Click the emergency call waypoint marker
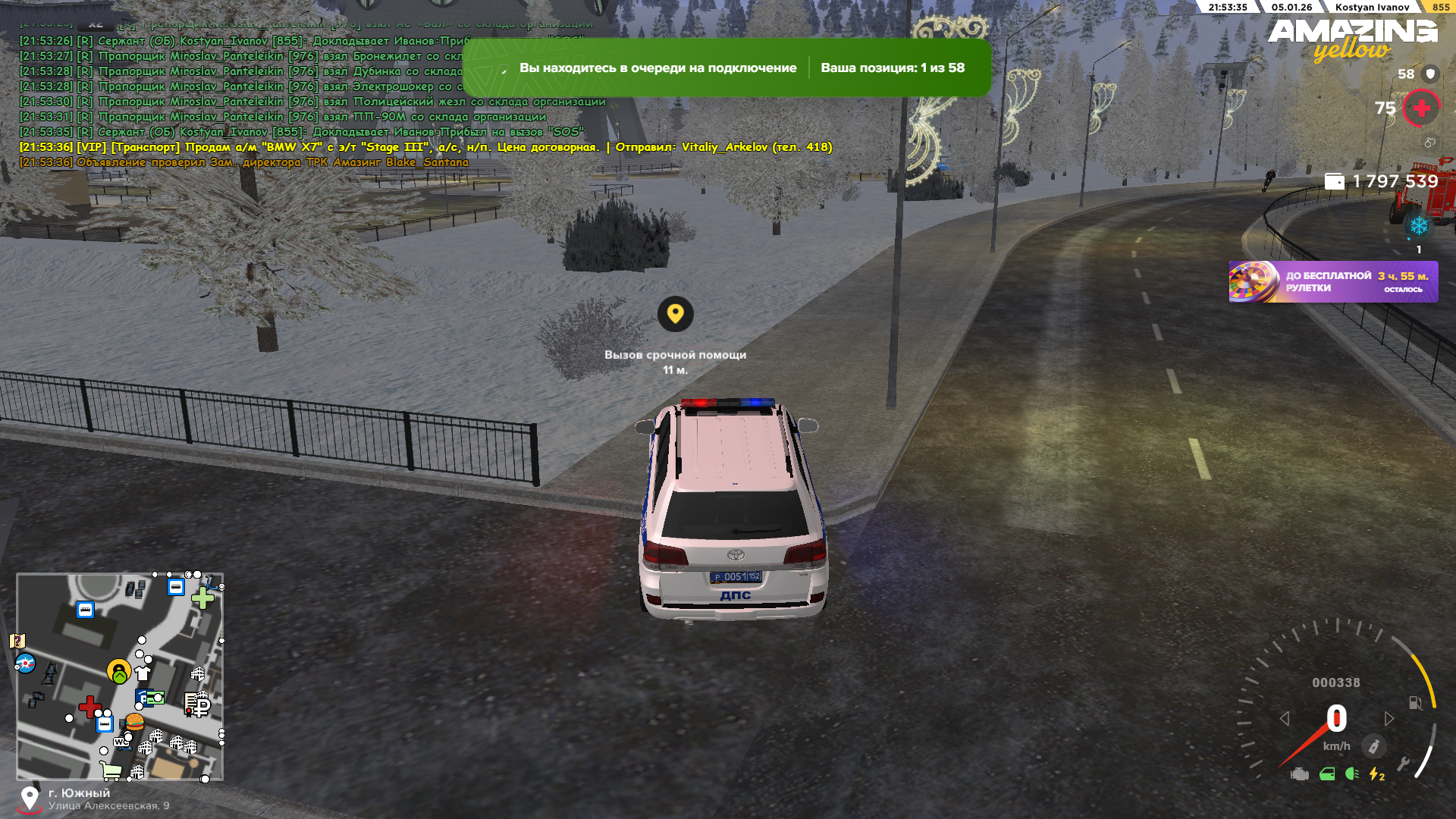The image size is (1456, 819). click(x=675, y=314)
